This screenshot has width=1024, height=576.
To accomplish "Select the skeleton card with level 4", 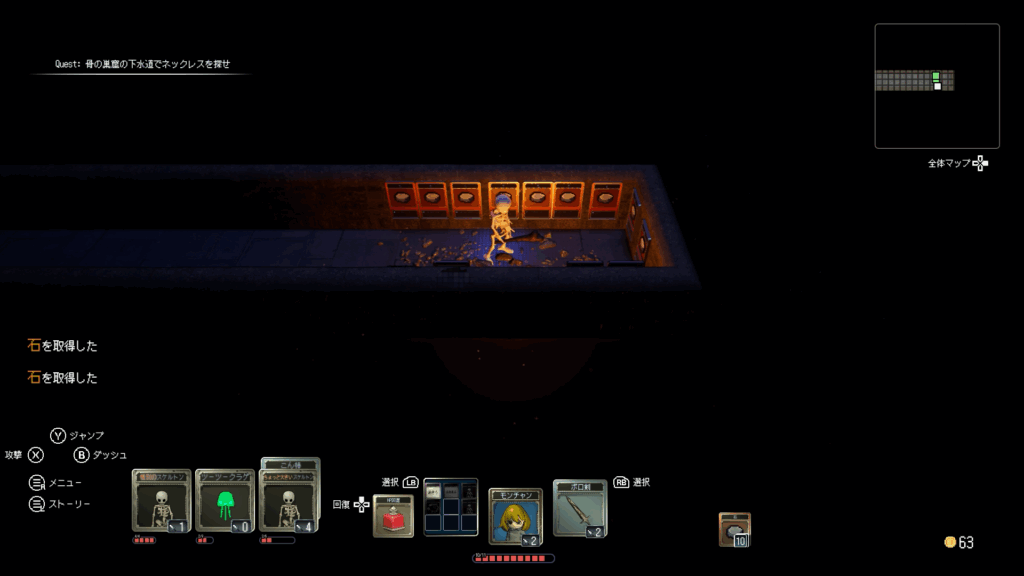I will coord(290,501).
